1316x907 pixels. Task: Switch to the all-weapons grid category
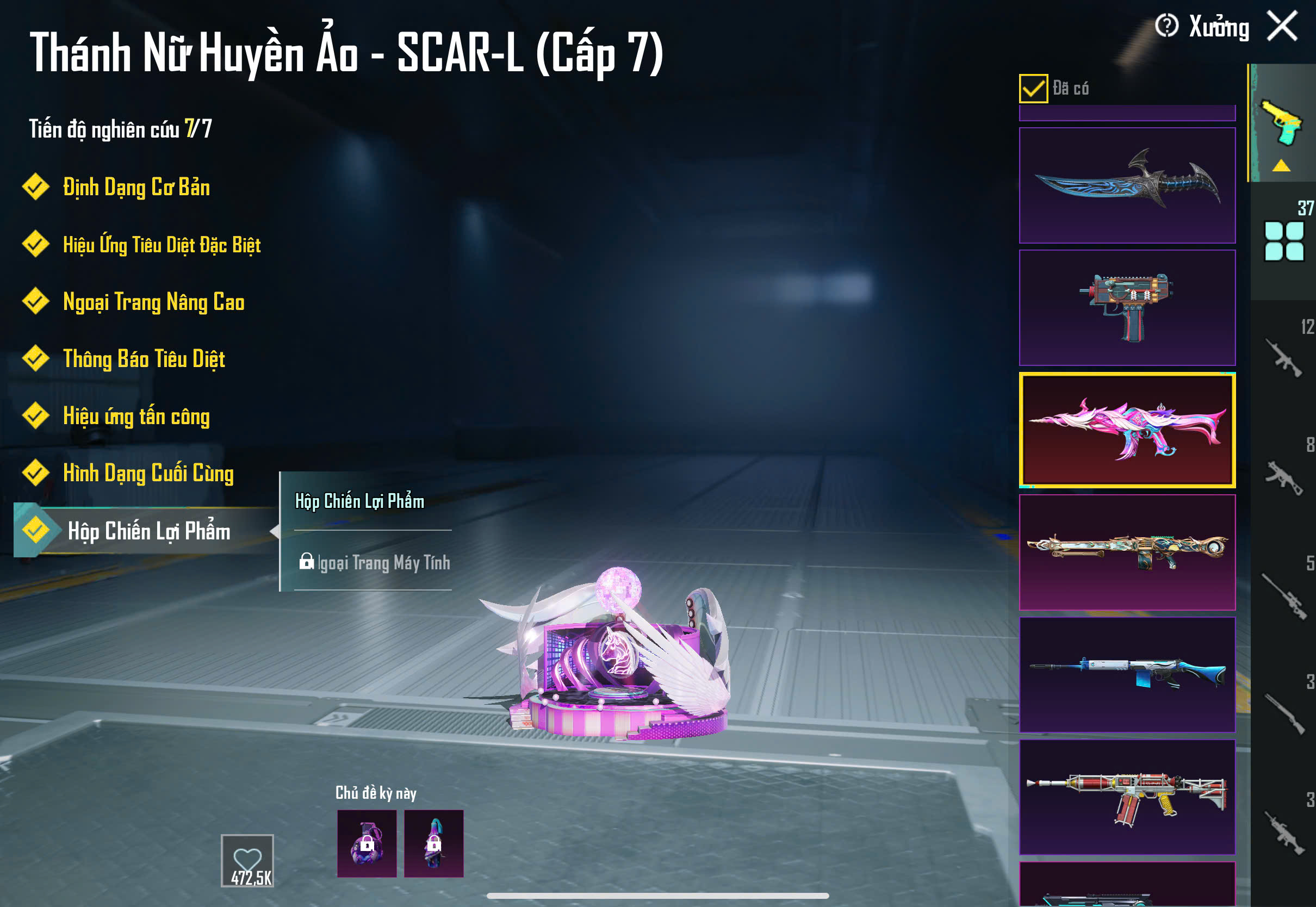click(x=1283, y=241)
